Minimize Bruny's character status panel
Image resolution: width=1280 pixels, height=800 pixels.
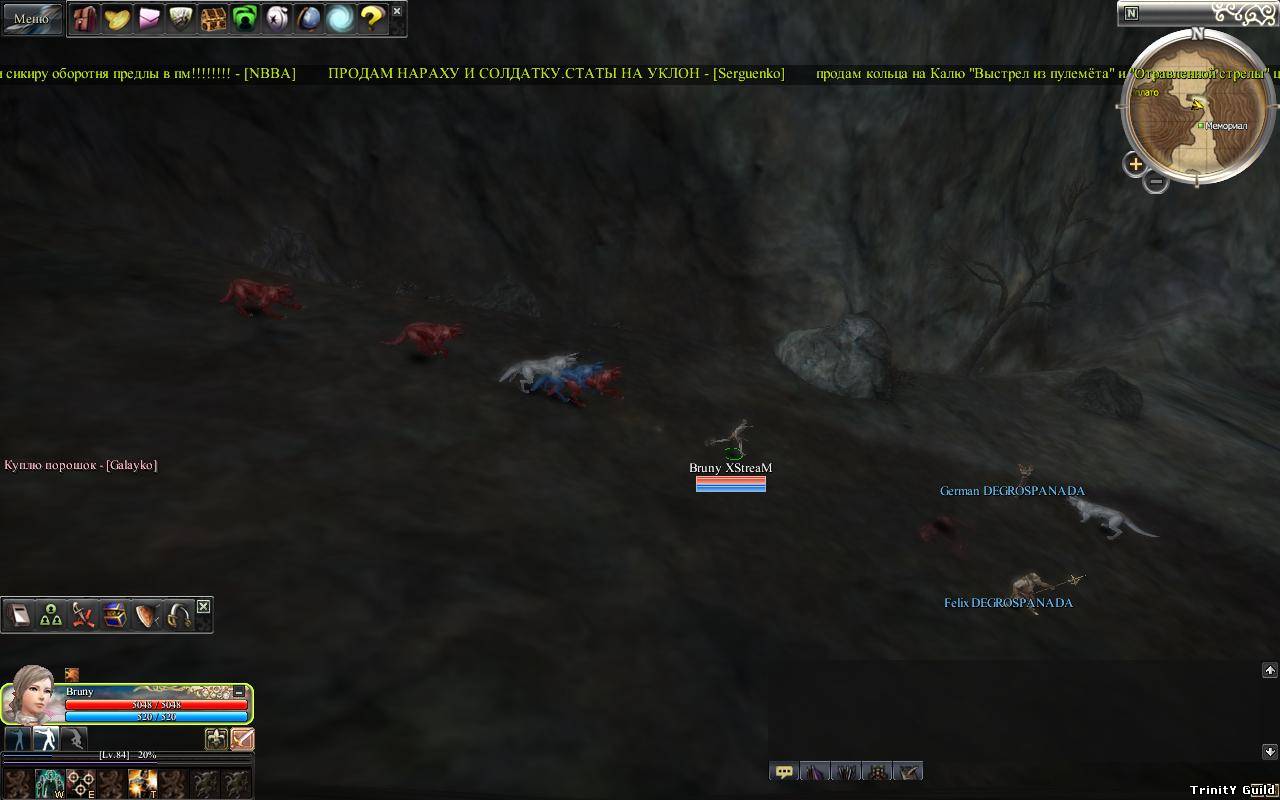coord(240,692)
